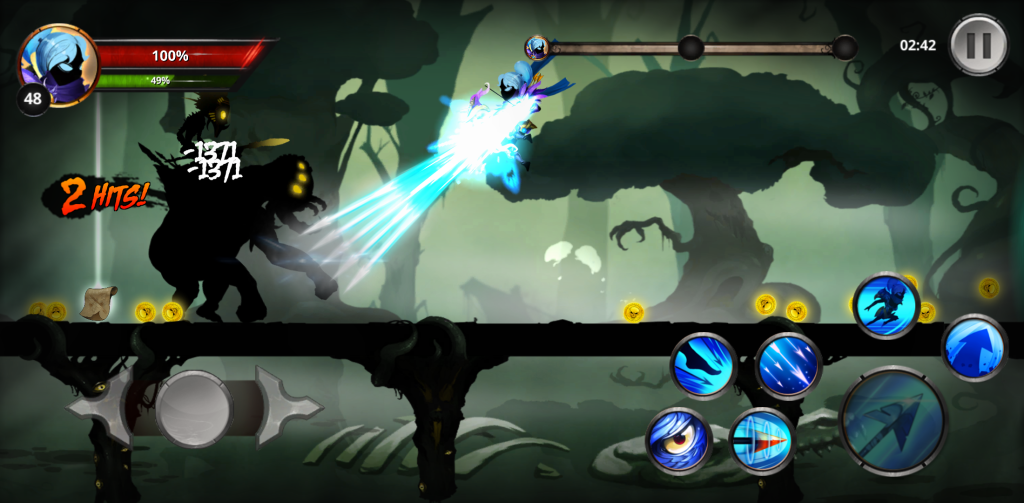This screenshot has width=1024, height=503.
Task: Activate the slashing claw strike skill
Action: 703,365
